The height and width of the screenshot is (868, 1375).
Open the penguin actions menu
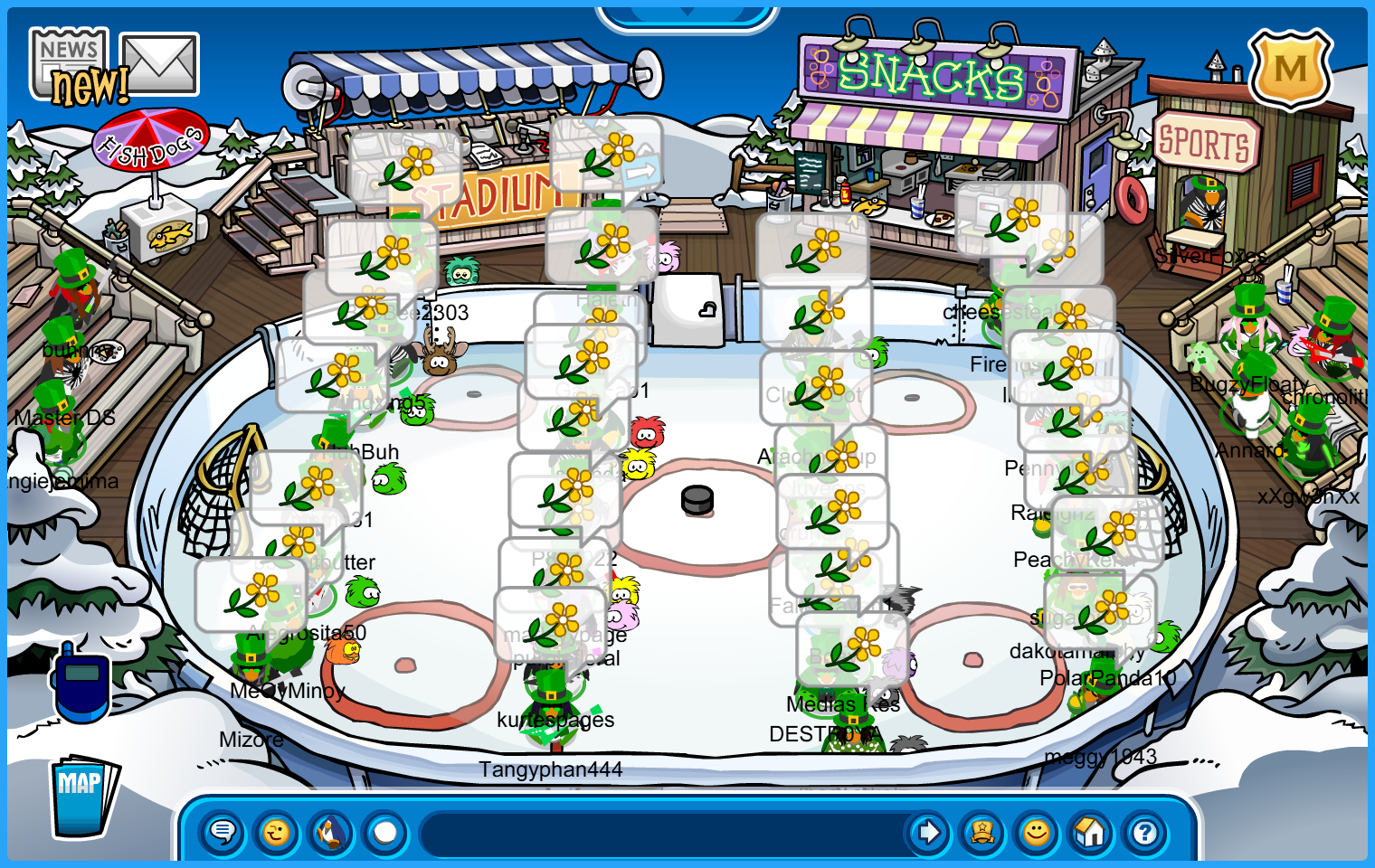(331, 832)
